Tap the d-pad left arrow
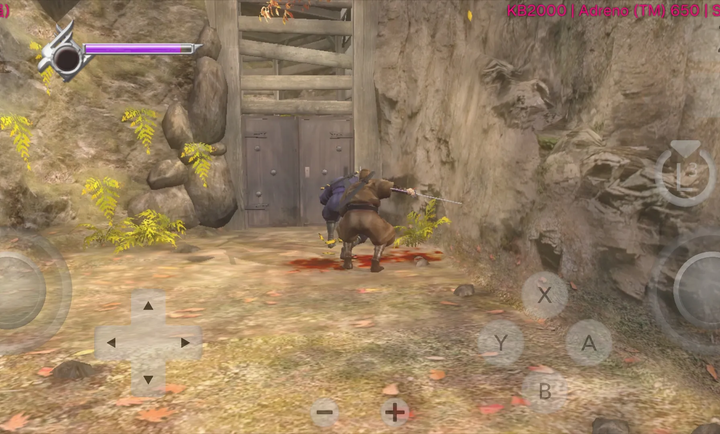Image resolution: width=720 pixels, height=434 pixels. (x=111, y=343)
